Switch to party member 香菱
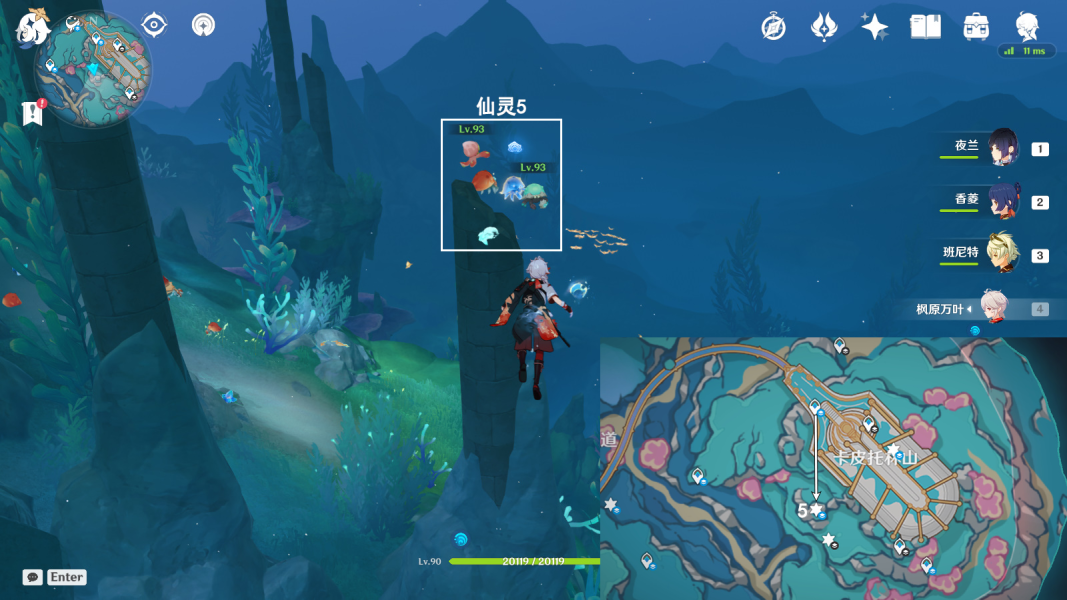Screen dimensions: 1067x600 1003,201
